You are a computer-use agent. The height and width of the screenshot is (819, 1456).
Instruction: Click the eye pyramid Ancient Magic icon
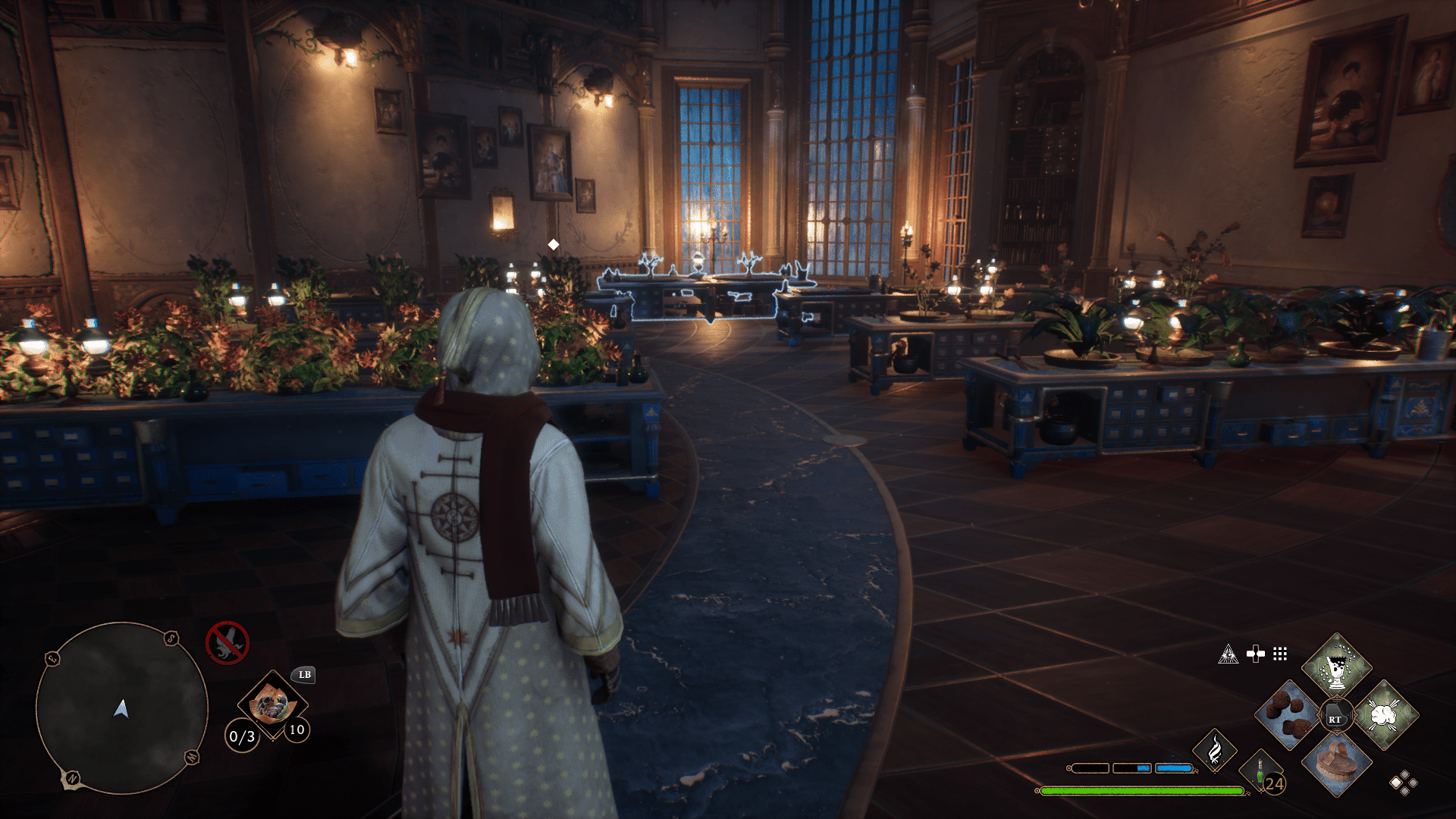1228,654
